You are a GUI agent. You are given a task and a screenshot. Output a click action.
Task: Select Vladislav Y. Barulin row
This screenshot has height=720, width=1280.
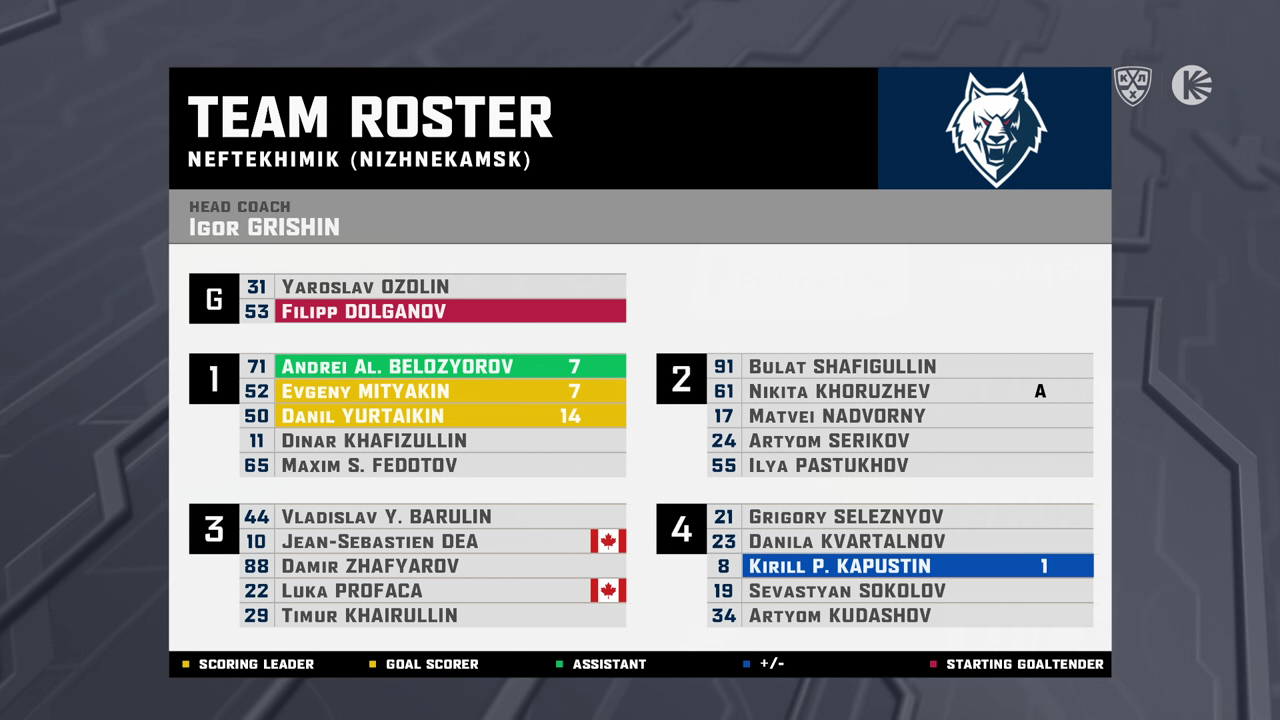[x=432, y=517]
